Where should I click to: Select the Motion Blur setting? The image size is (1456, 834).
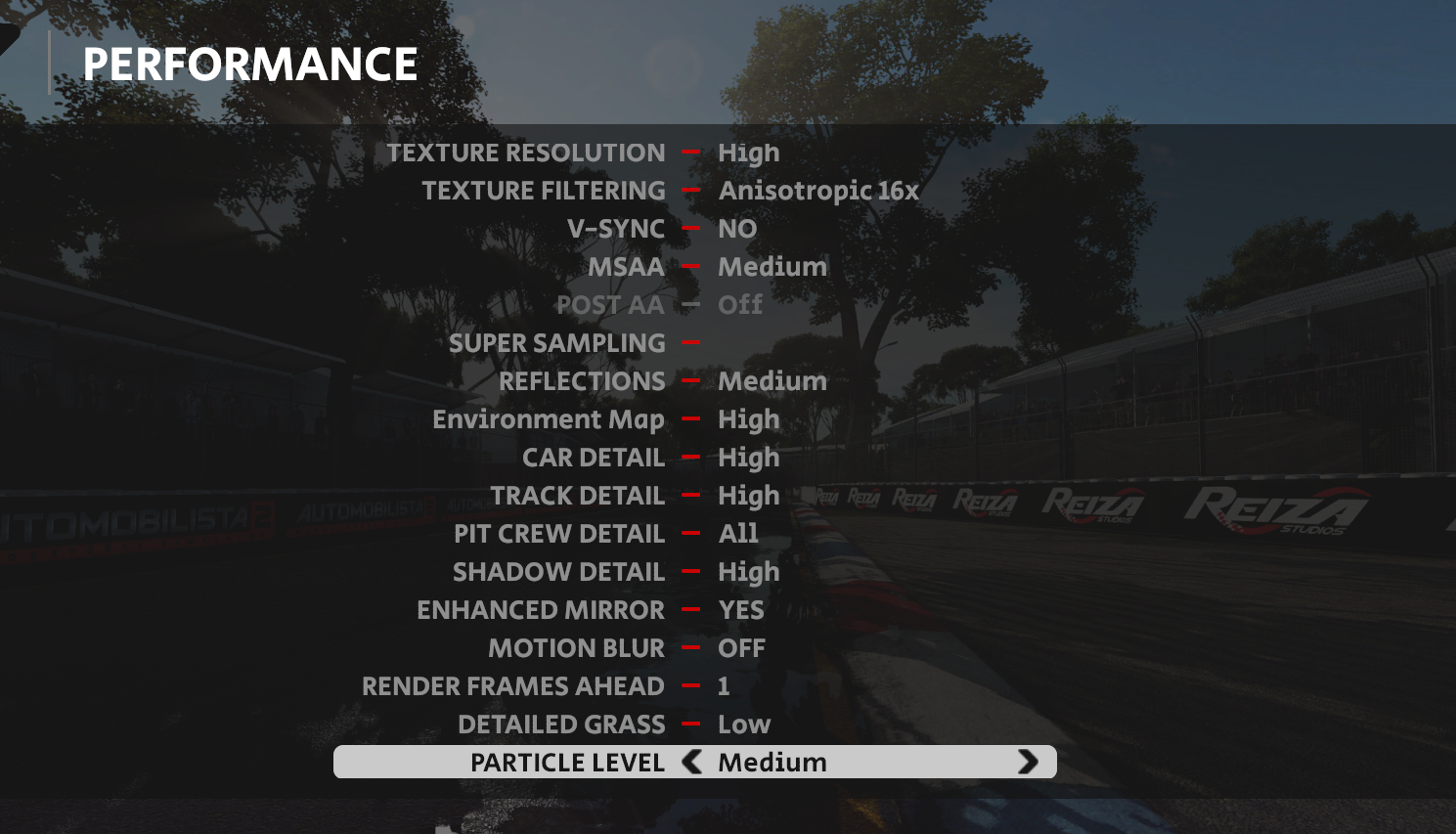coord(576,648)
